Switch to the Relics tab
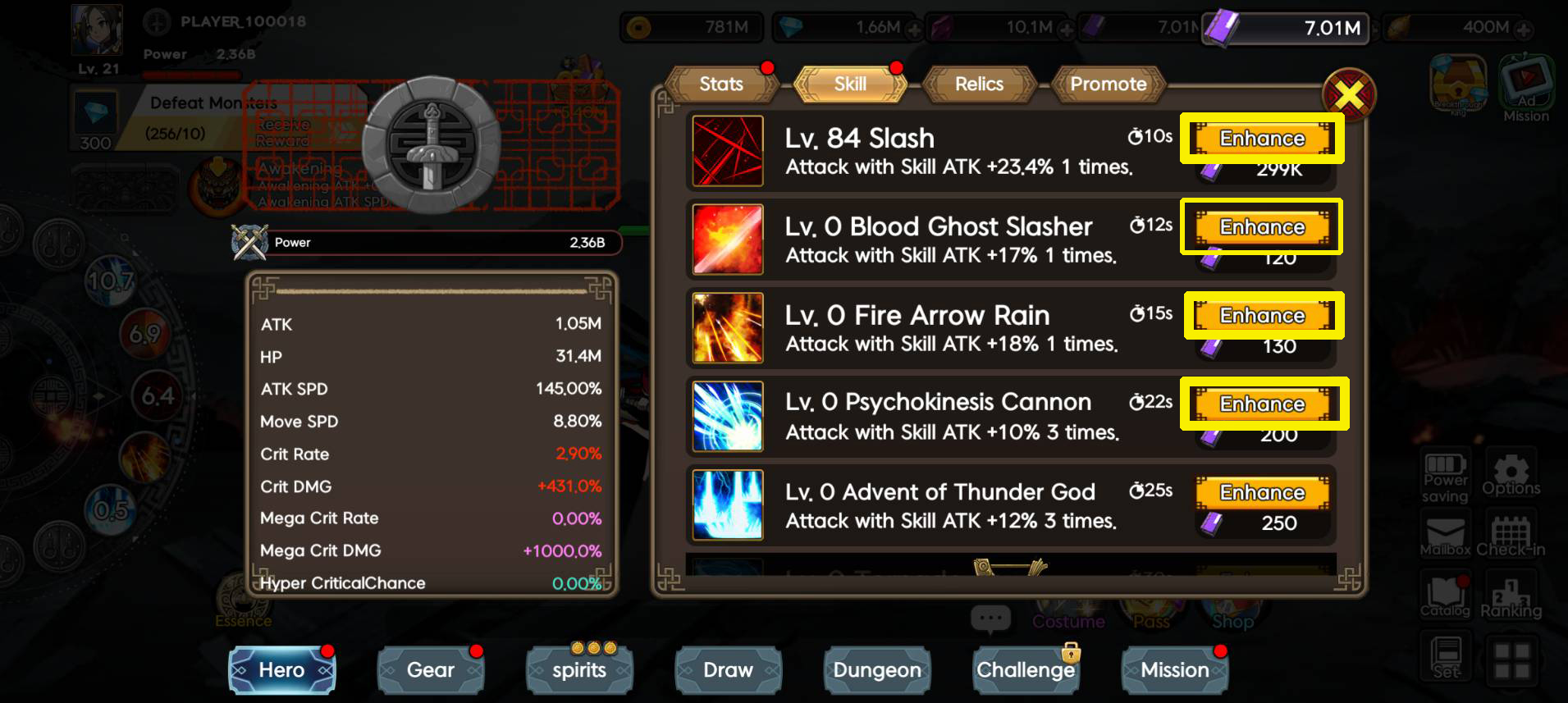 pyautogui.click(x=978, y=84)
